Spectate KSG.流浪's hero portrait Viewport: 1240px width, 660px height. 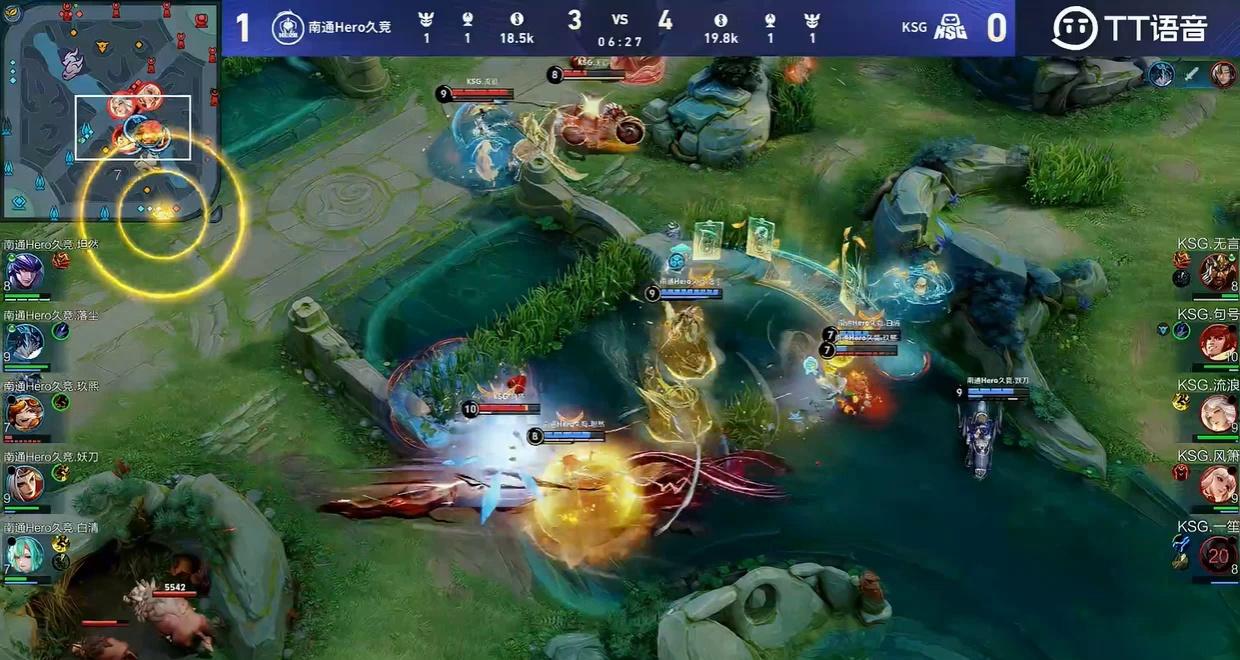point(1218,412)
